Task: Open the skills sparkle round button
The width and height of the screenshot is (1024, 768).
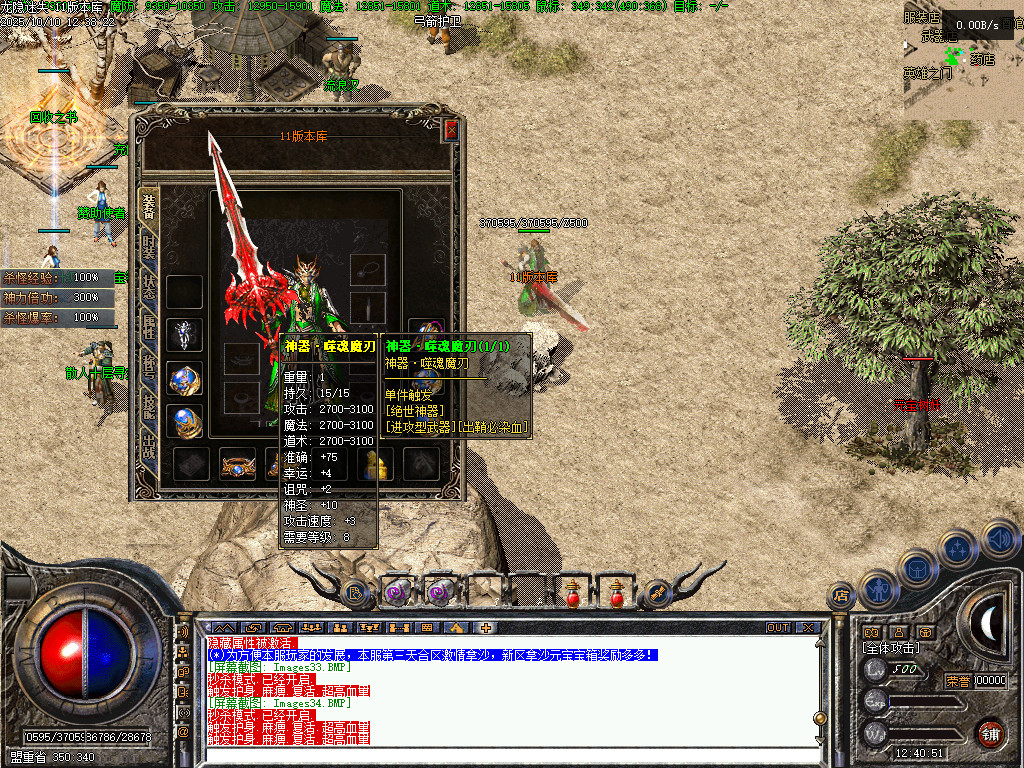Action: (x=958, y=548)
